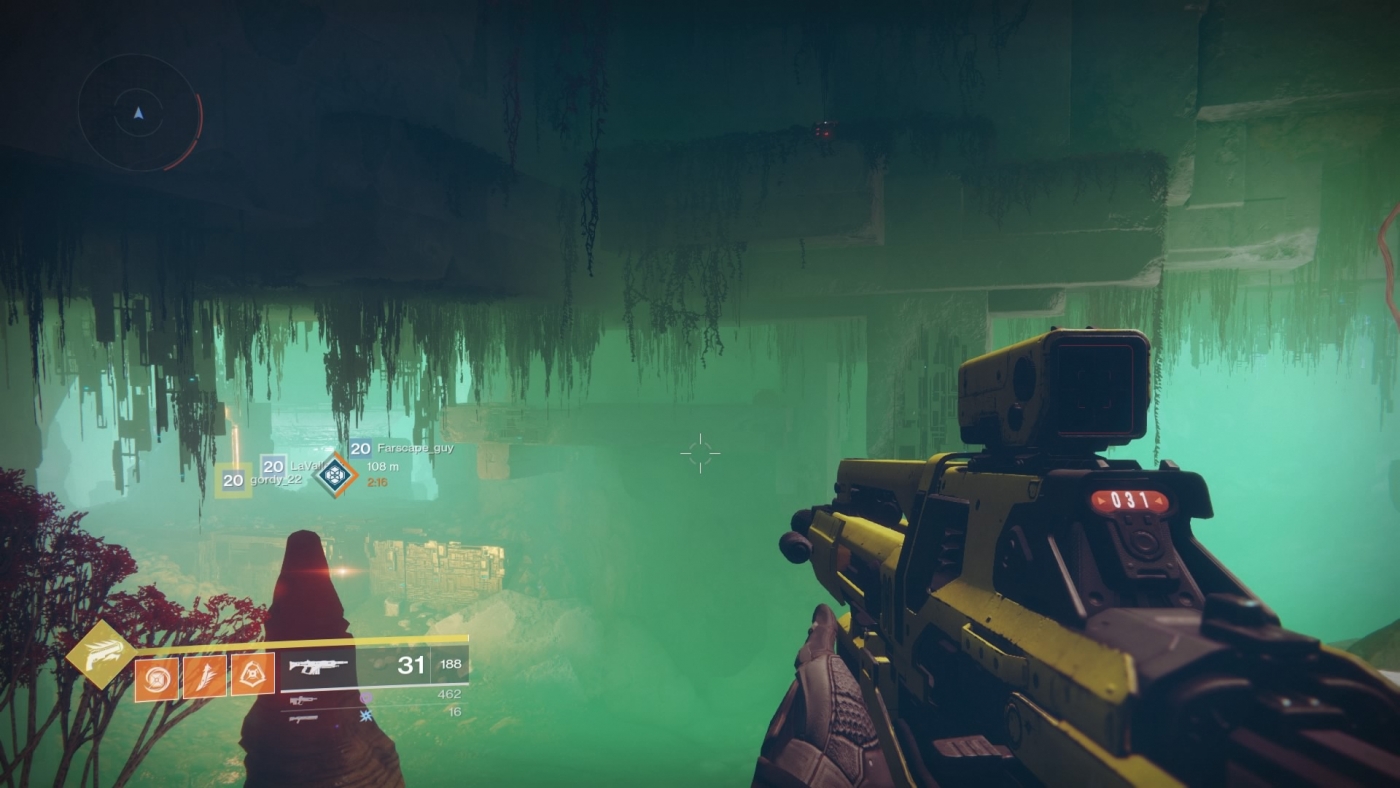This screenshot has width=1400, height=788.
Task: Click teammate LaValle's level badge
Action: 274,466
